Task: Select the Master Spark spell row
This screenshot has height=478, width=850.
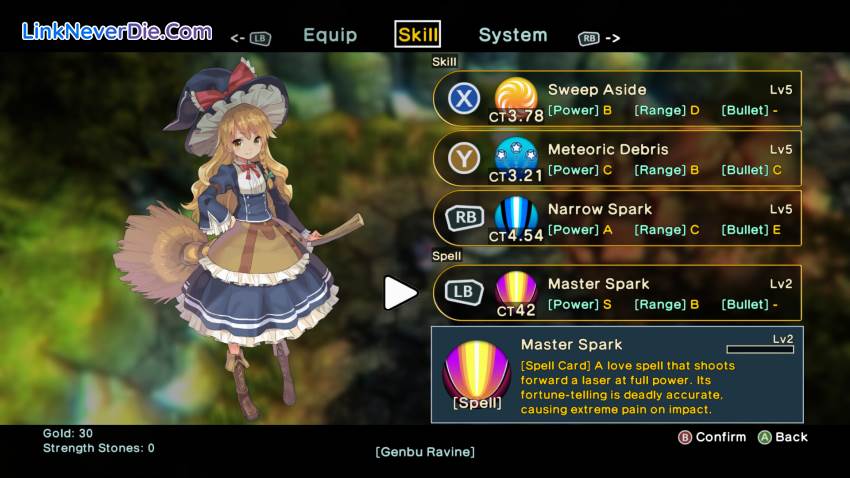Action: (x=617, y=293)
